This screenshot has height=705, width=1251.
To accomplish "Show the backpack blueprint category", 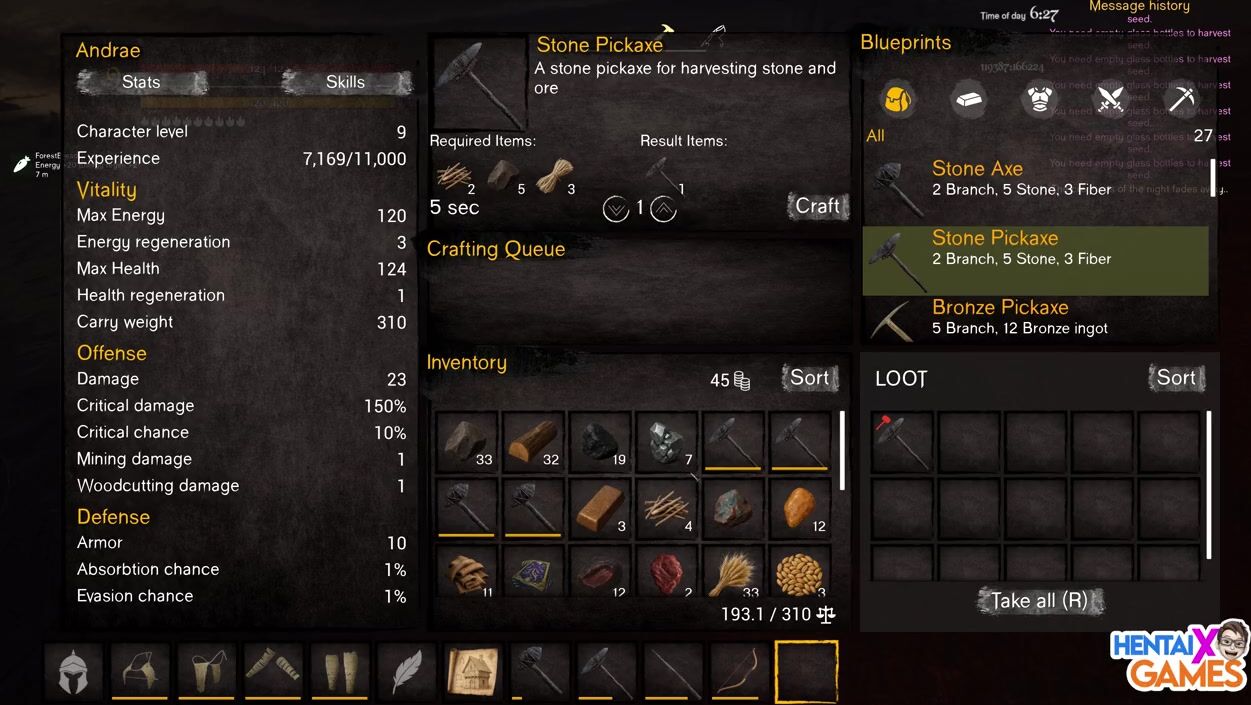I will point(898,99).
